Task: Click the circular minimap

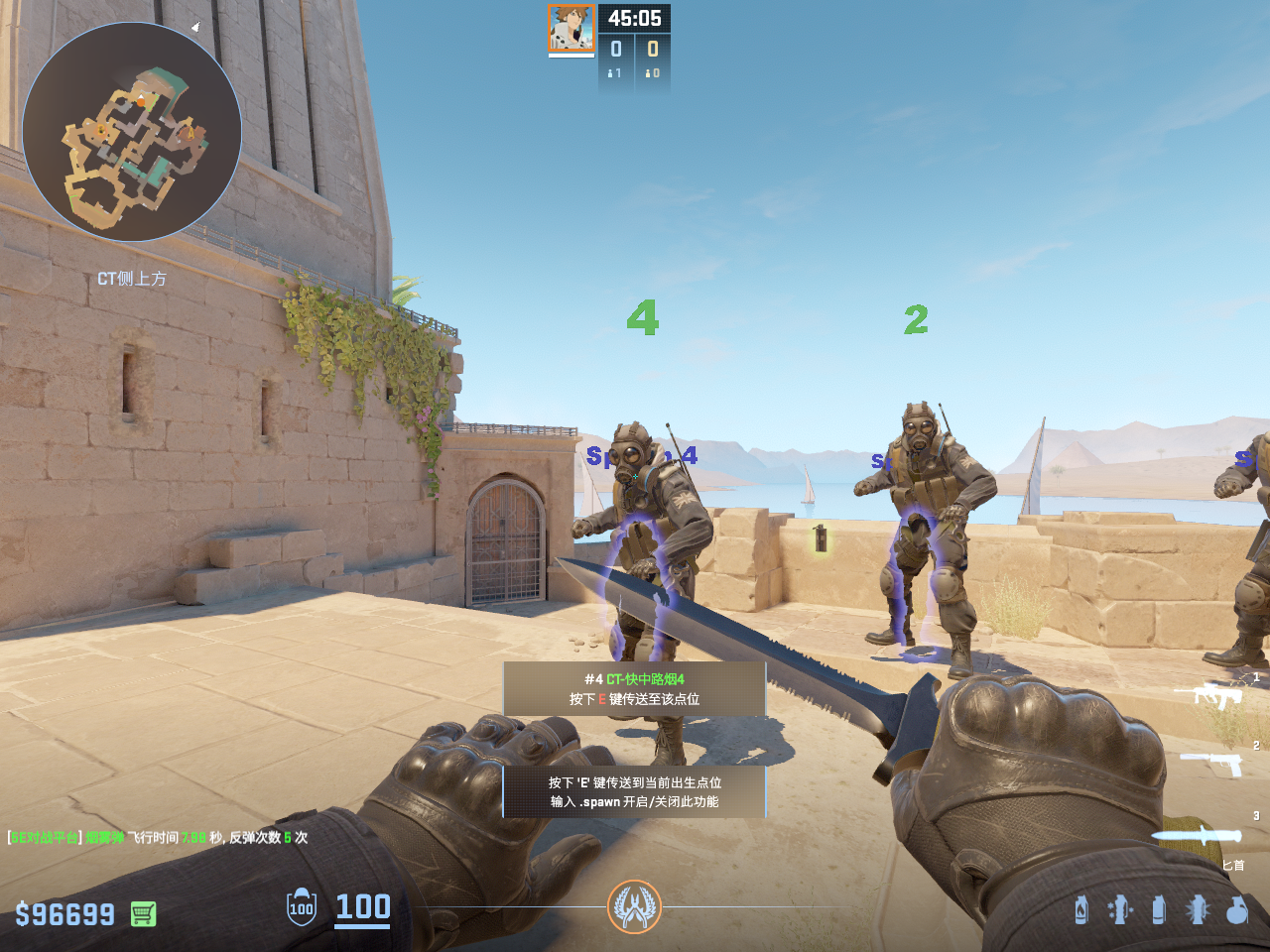Action: pyautogui.click(x=132, y=132)
